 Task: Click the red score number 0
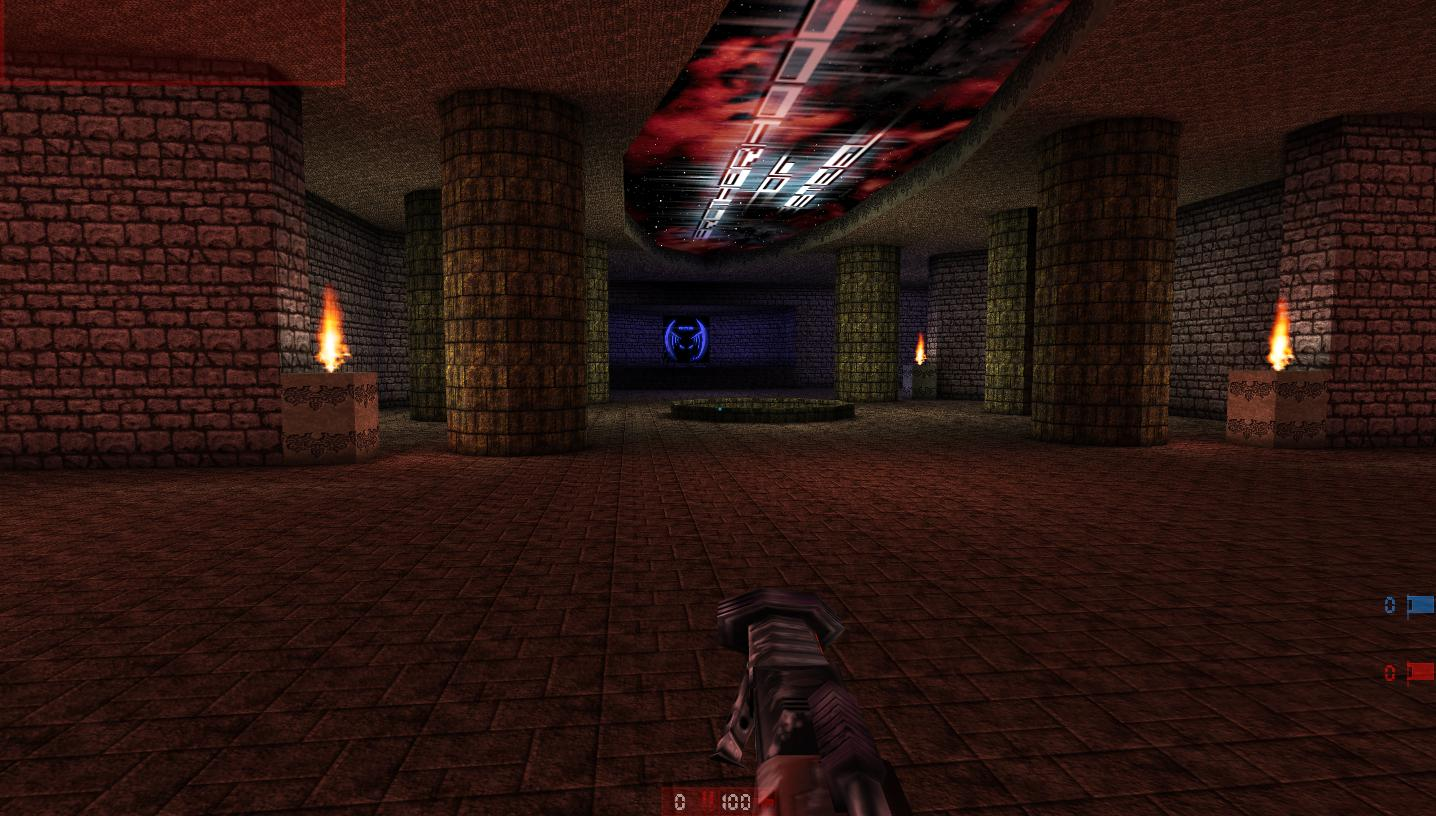(x=1389, y=672)
